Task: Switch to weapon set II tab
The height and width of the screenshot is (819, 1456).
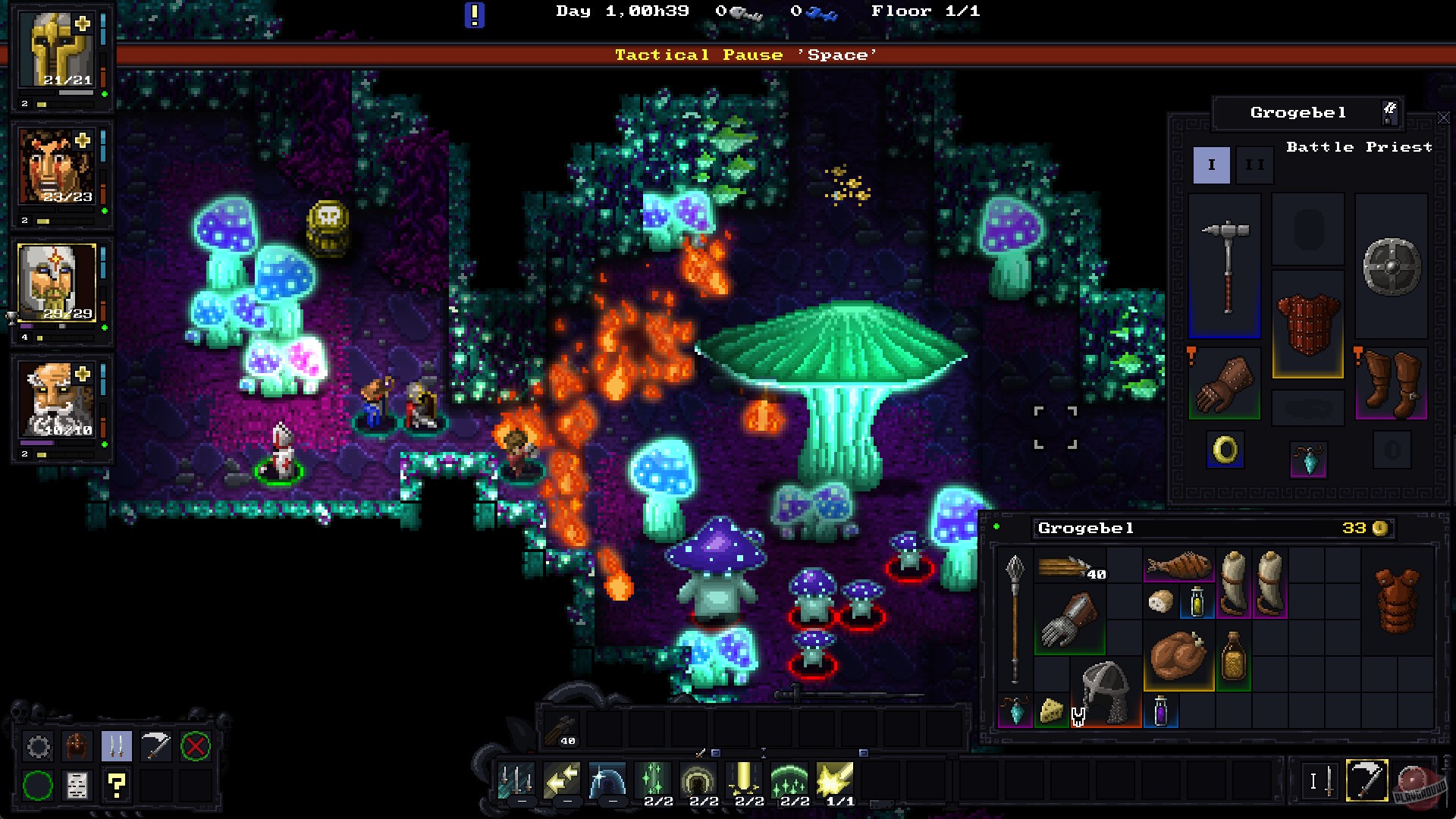Action: click(1257, 164)
